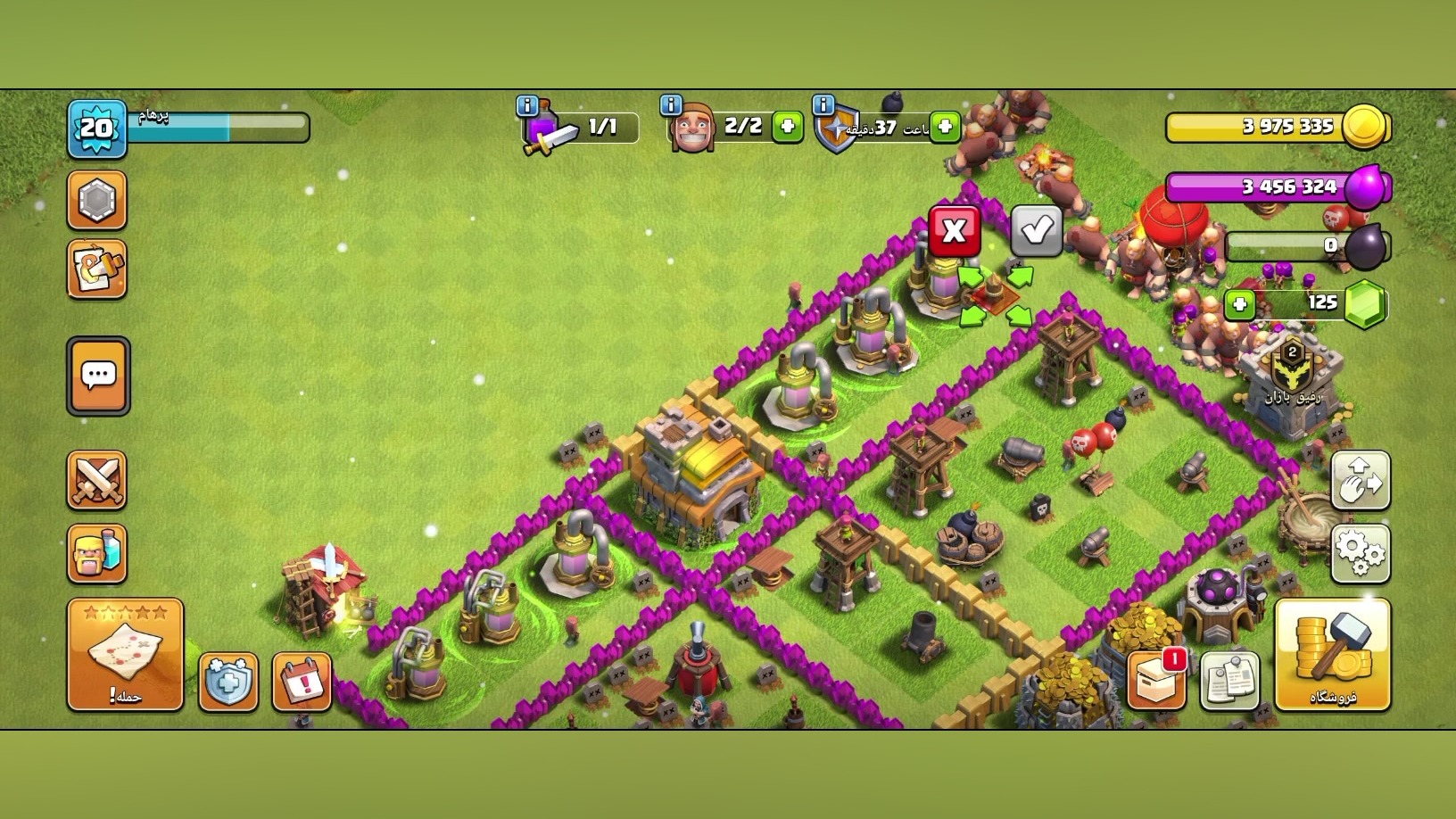1456x819 pixels.
Task: Open the quest scroll button
Action: pyautogui.click(x=97, y=269)
